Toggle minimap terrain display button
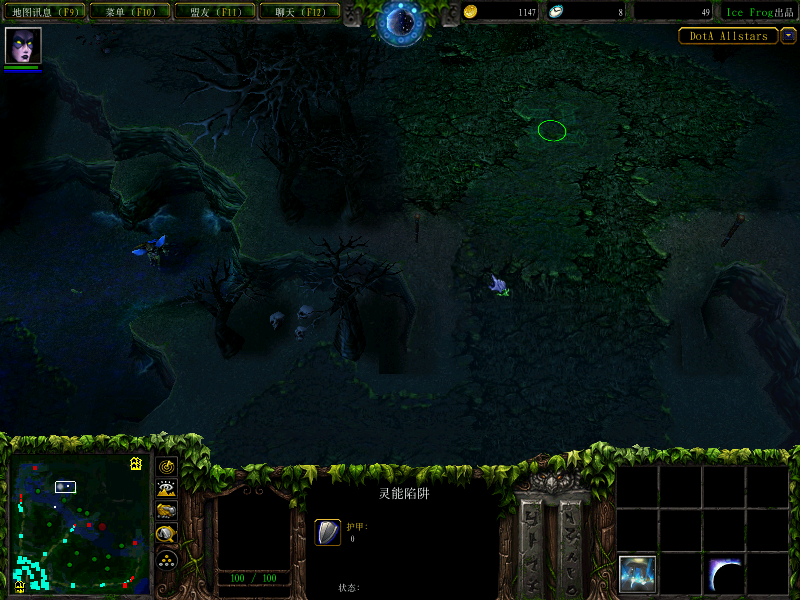 click(167, 489)
